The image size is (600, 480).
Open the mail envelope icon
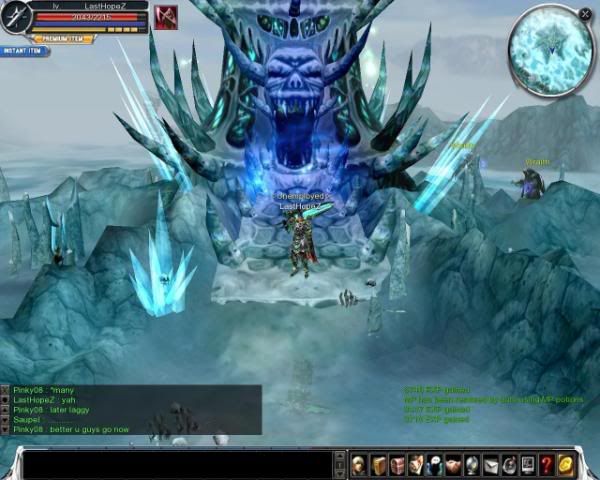pos(490,464)
